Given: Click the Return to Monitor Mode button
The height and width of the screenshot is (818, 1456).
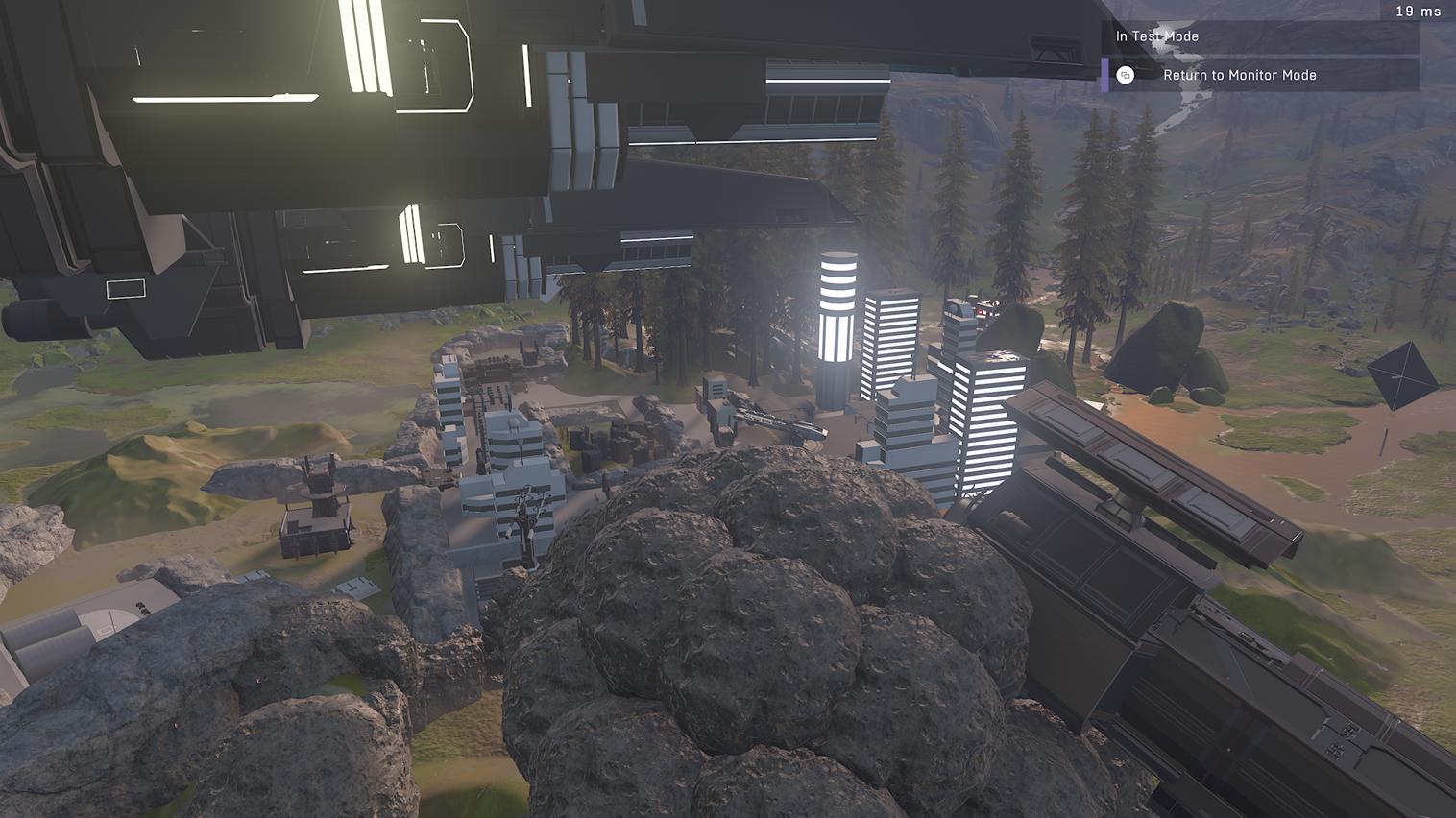Looking at the screenshot, I should (x=1240, y=75).
